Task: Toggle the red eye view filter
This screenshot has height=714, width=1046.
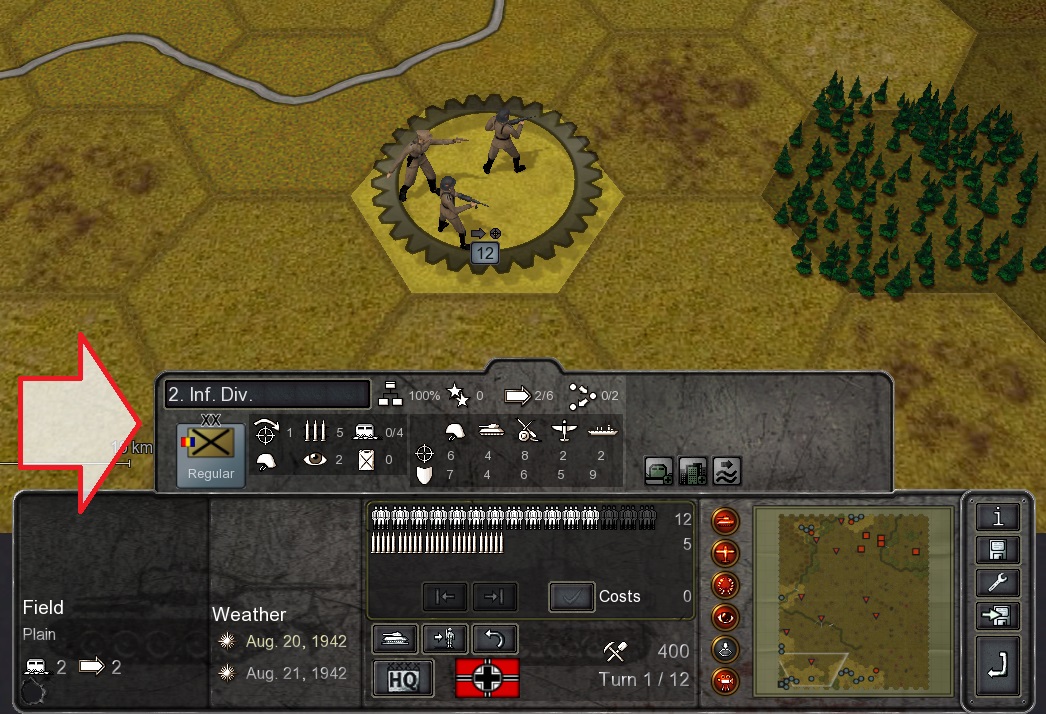Action: point(725,616)
